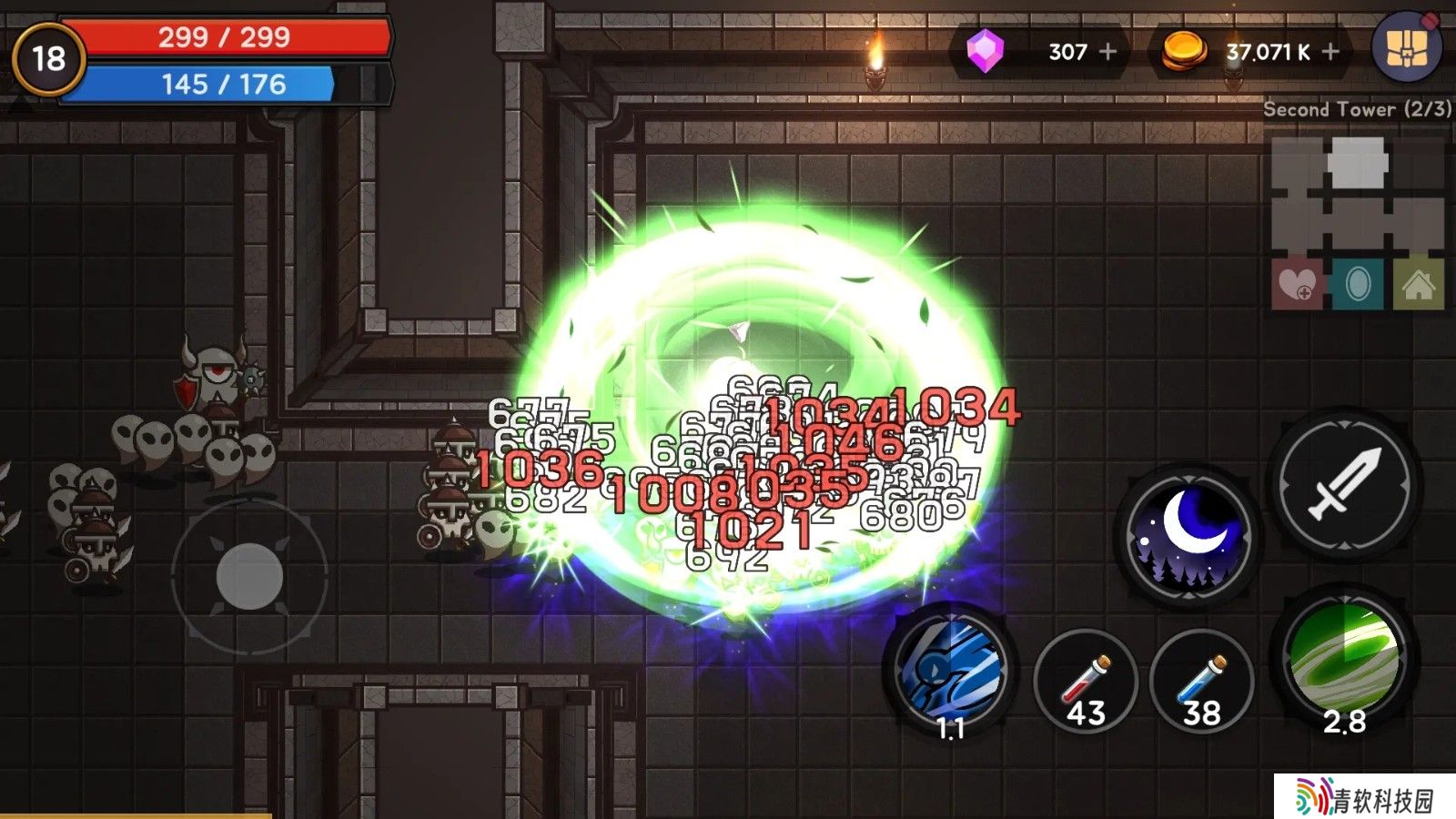
Task: Drink the red health potion
Action: 1086,682
